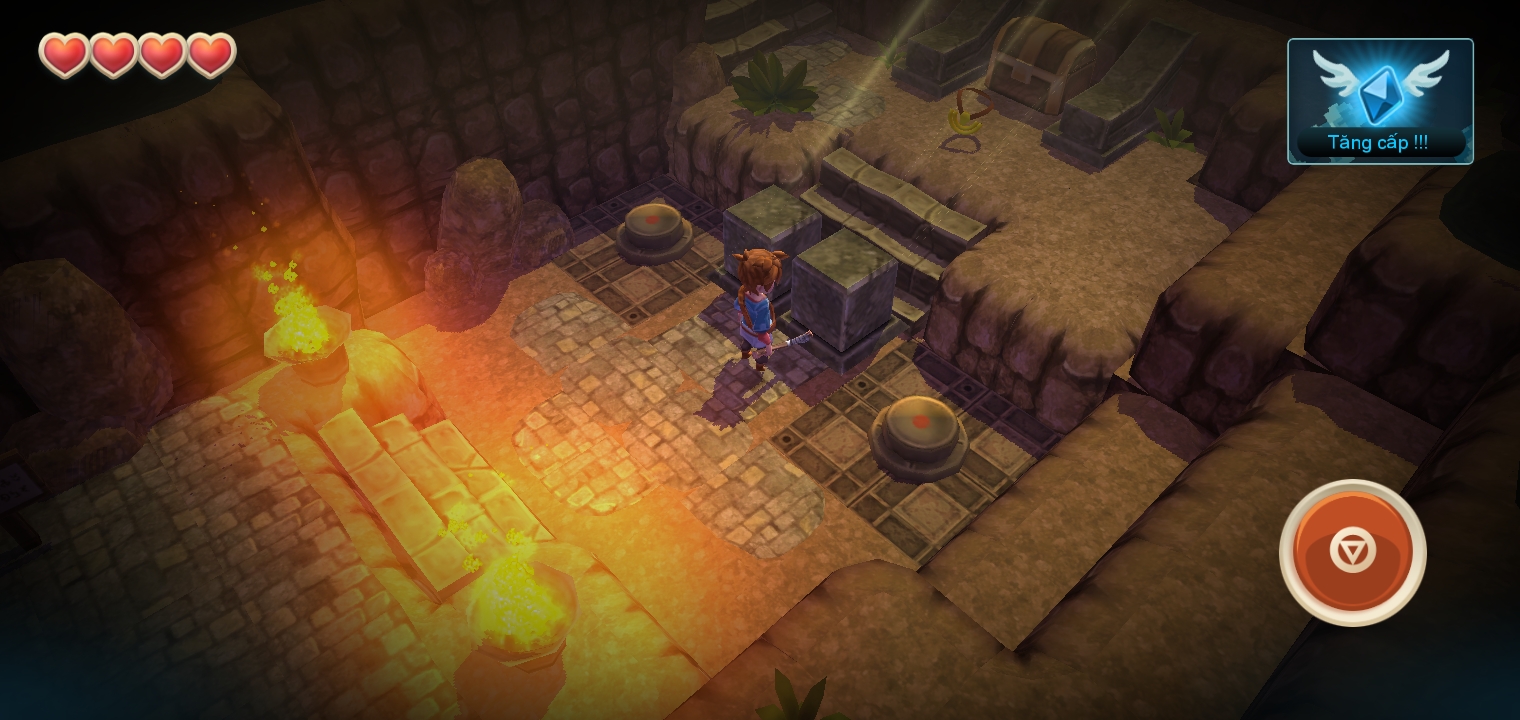Open the Tăng cấp level-up panel
The image size is (1520, 720).
[1380, 101]
